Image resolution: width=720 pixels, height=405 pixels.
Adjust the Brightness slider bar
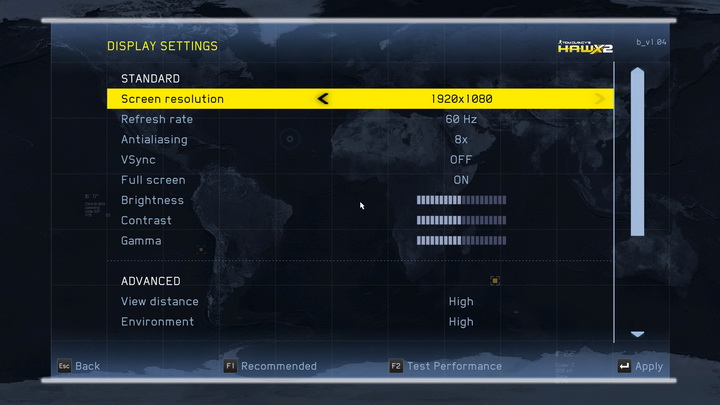pos(461,200)
